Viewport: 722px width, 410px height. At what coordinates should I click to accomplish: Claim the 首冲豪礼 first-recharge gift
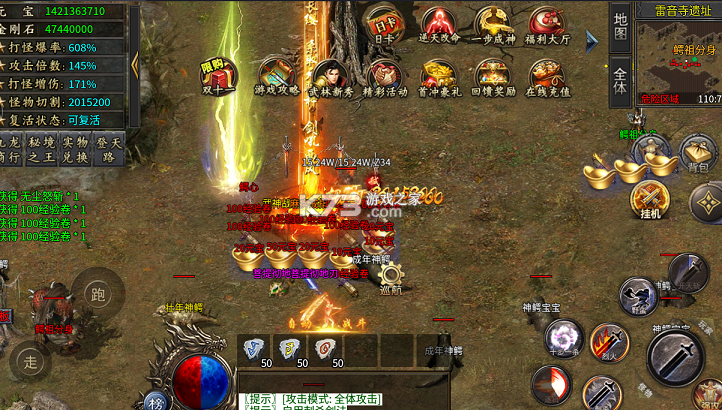pyautogui.click(x=439, y=78)
